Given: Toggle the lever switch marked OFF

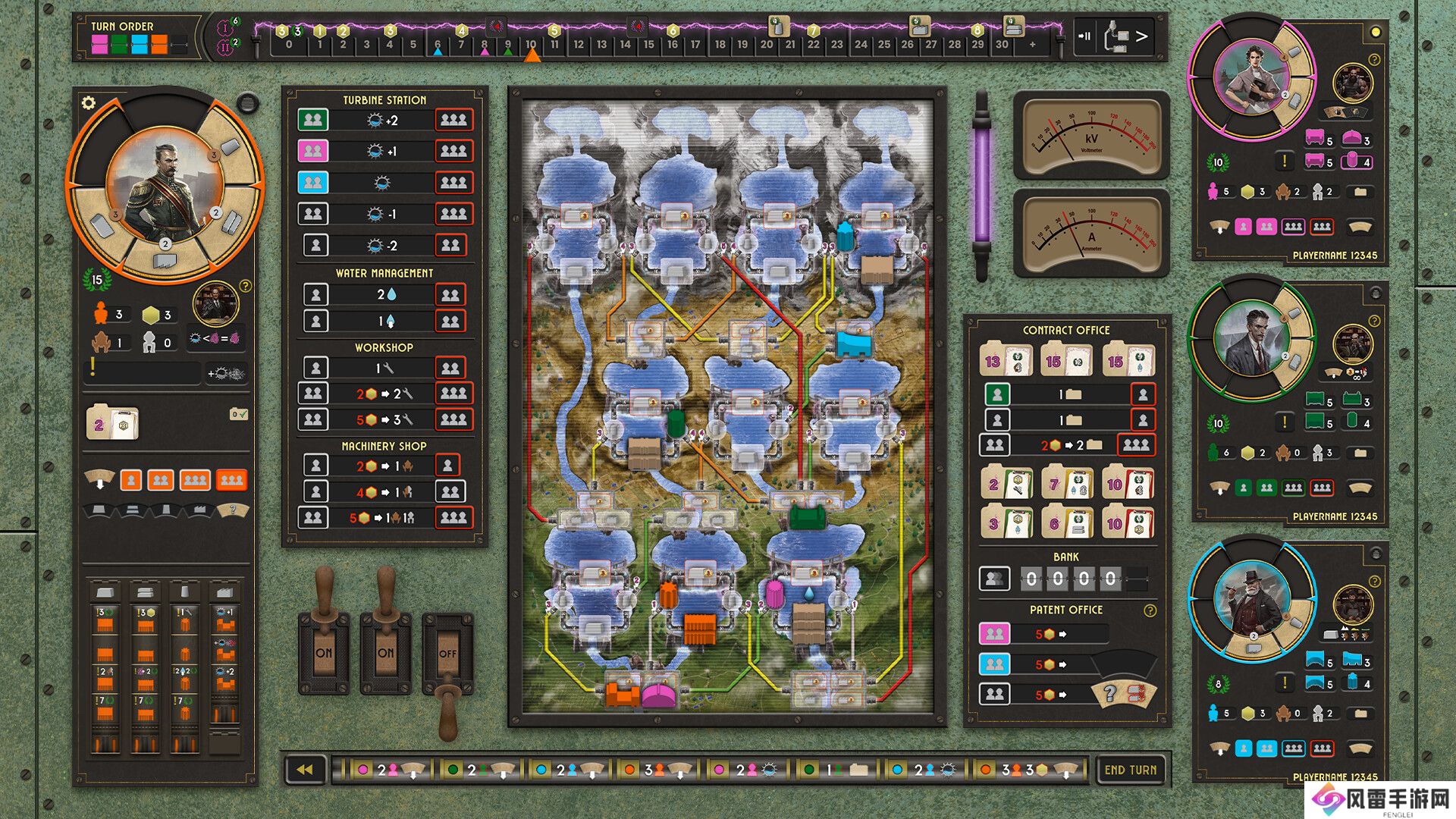Looking at the screenshot, I should tap(447, 654).
